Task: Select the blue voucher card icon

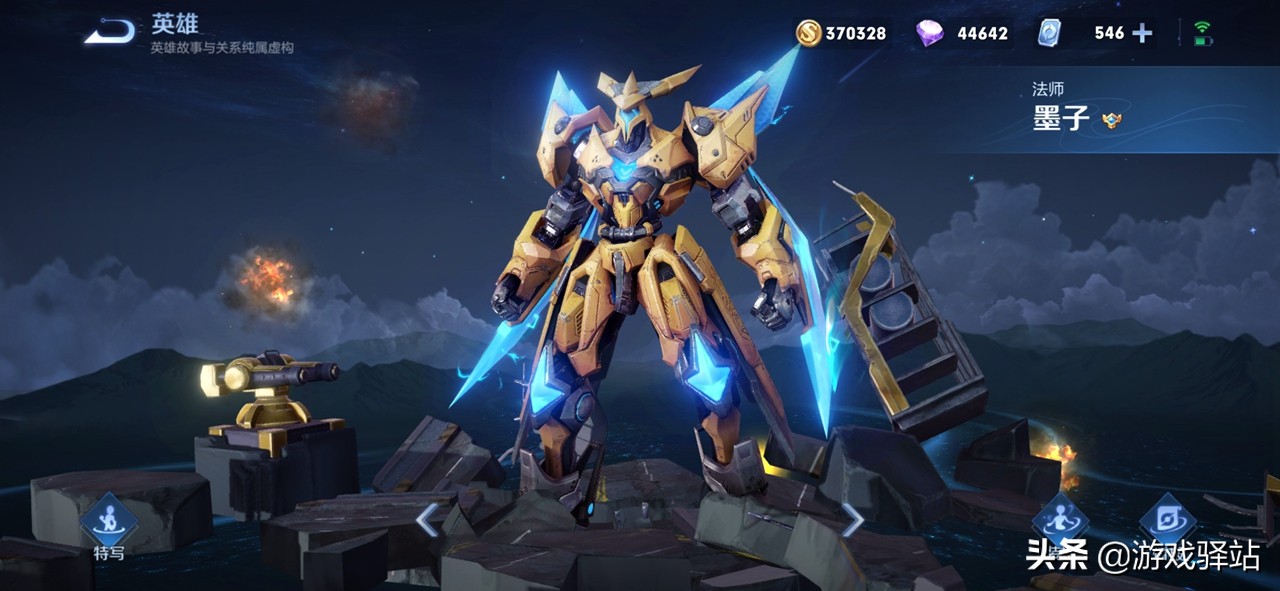Action: tap(1049, 33)
